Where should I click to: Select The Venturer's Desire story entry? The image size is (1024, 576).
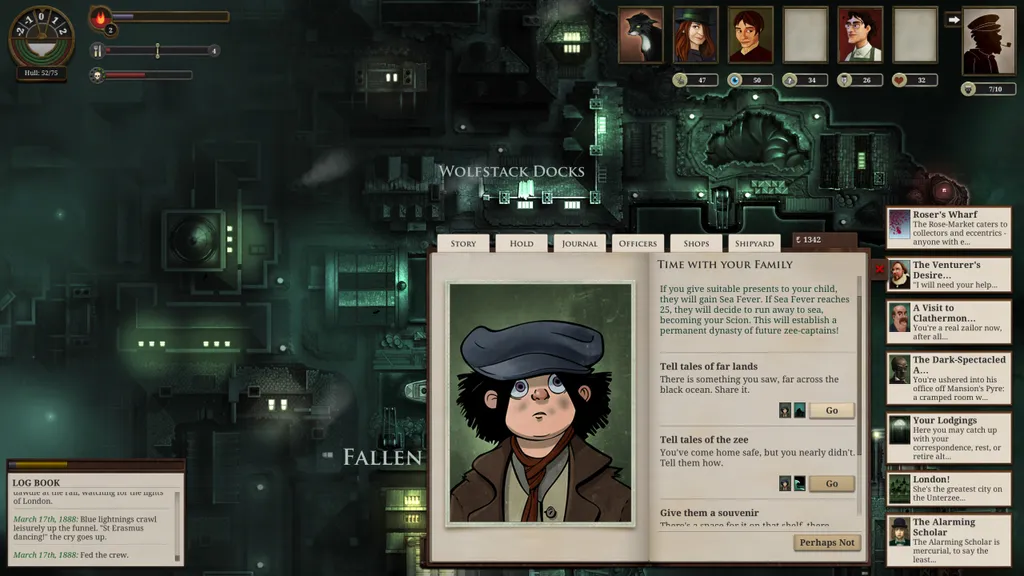point(948,275)
